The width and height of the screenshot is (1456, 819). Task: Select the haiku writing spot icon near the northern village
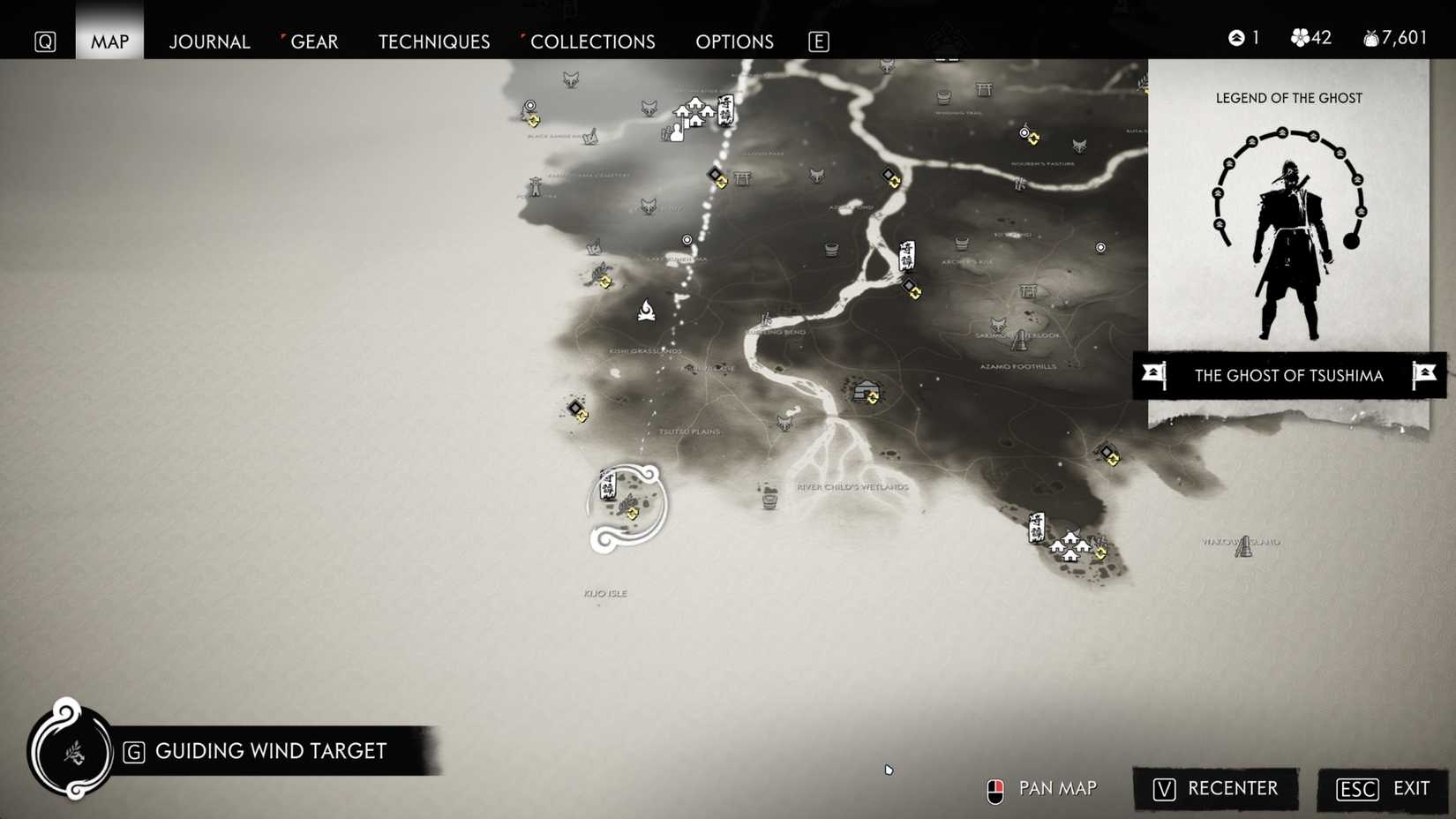click(676, 131)
